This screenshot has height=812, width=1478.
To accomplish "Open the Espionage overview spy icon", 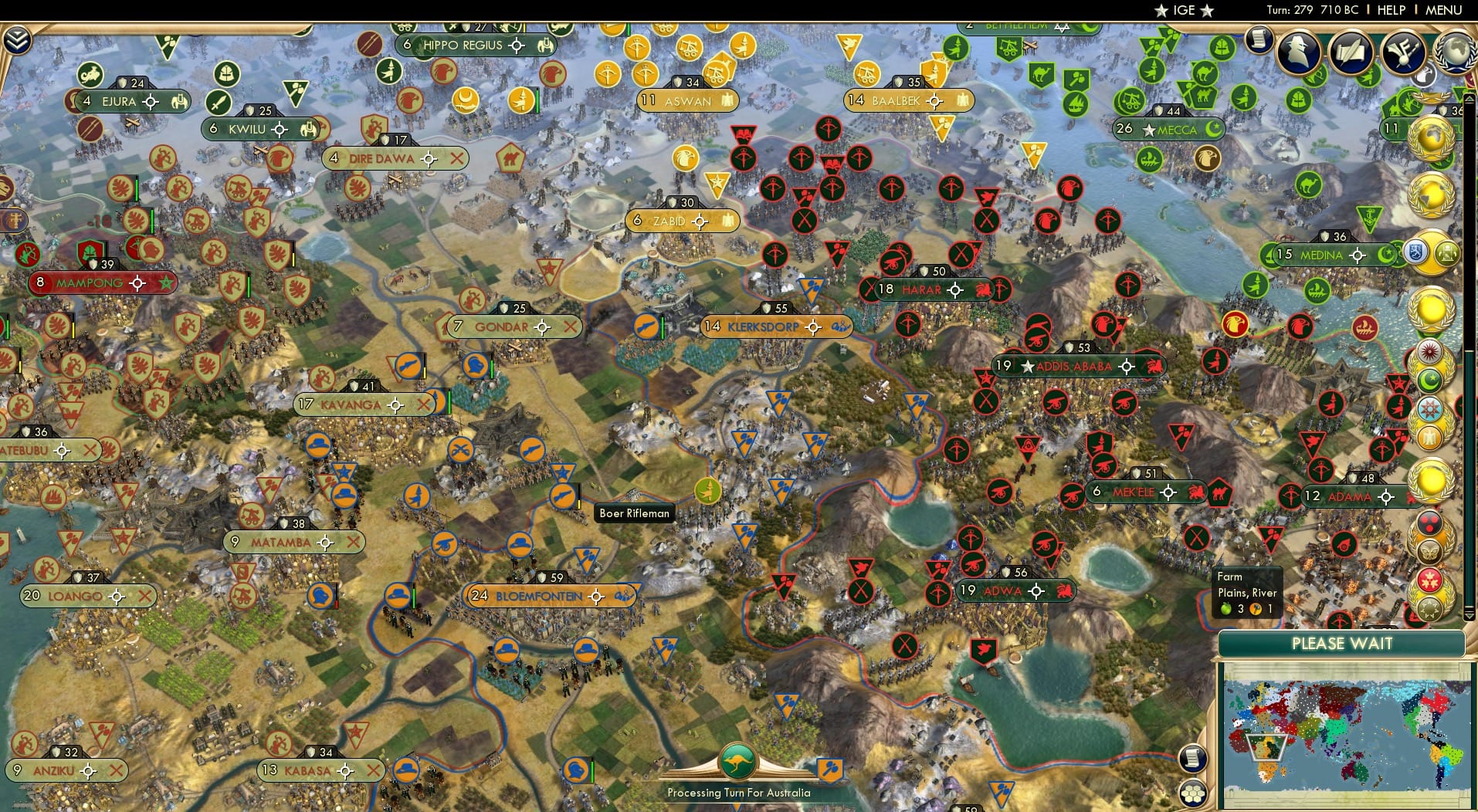I will tap(1299, 52).
